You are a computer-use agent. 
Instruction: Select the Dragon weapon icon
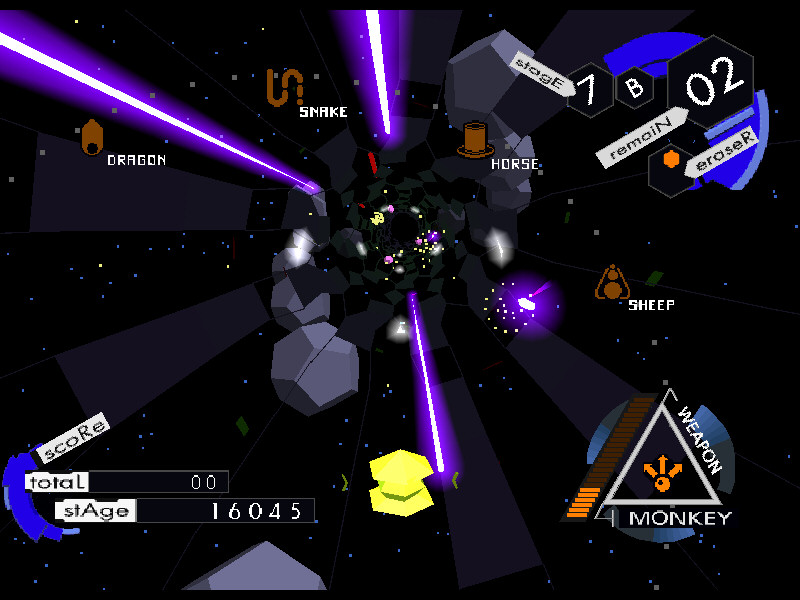(x=92, y=139)
